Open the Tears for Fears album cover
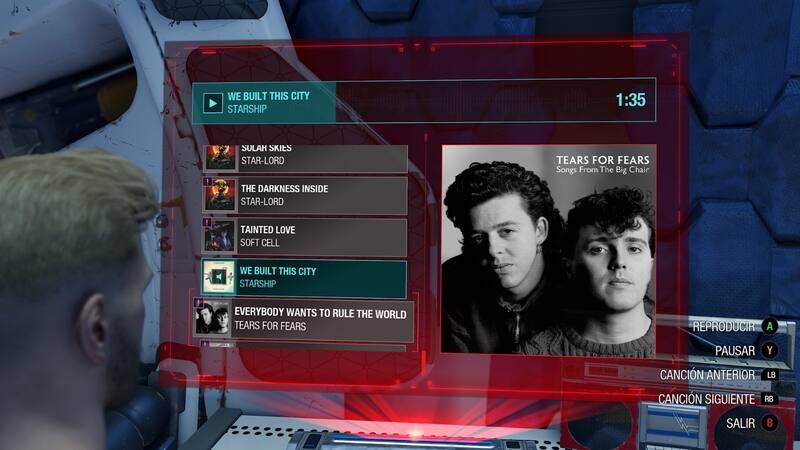The width and height of the screenshot is (800, 450). [x=547, y=250]
